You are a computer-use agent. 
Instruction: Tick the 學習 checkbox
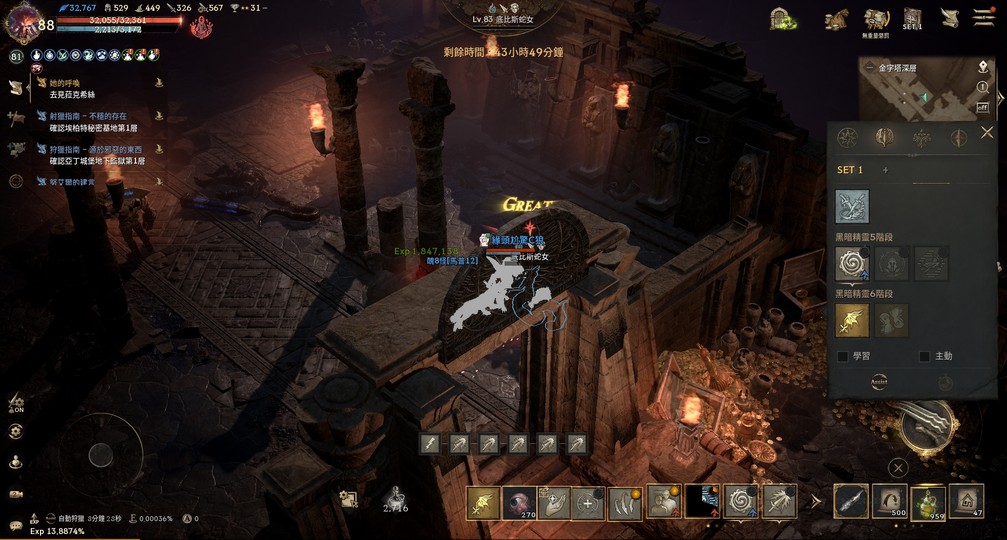[x=843, y=356]
